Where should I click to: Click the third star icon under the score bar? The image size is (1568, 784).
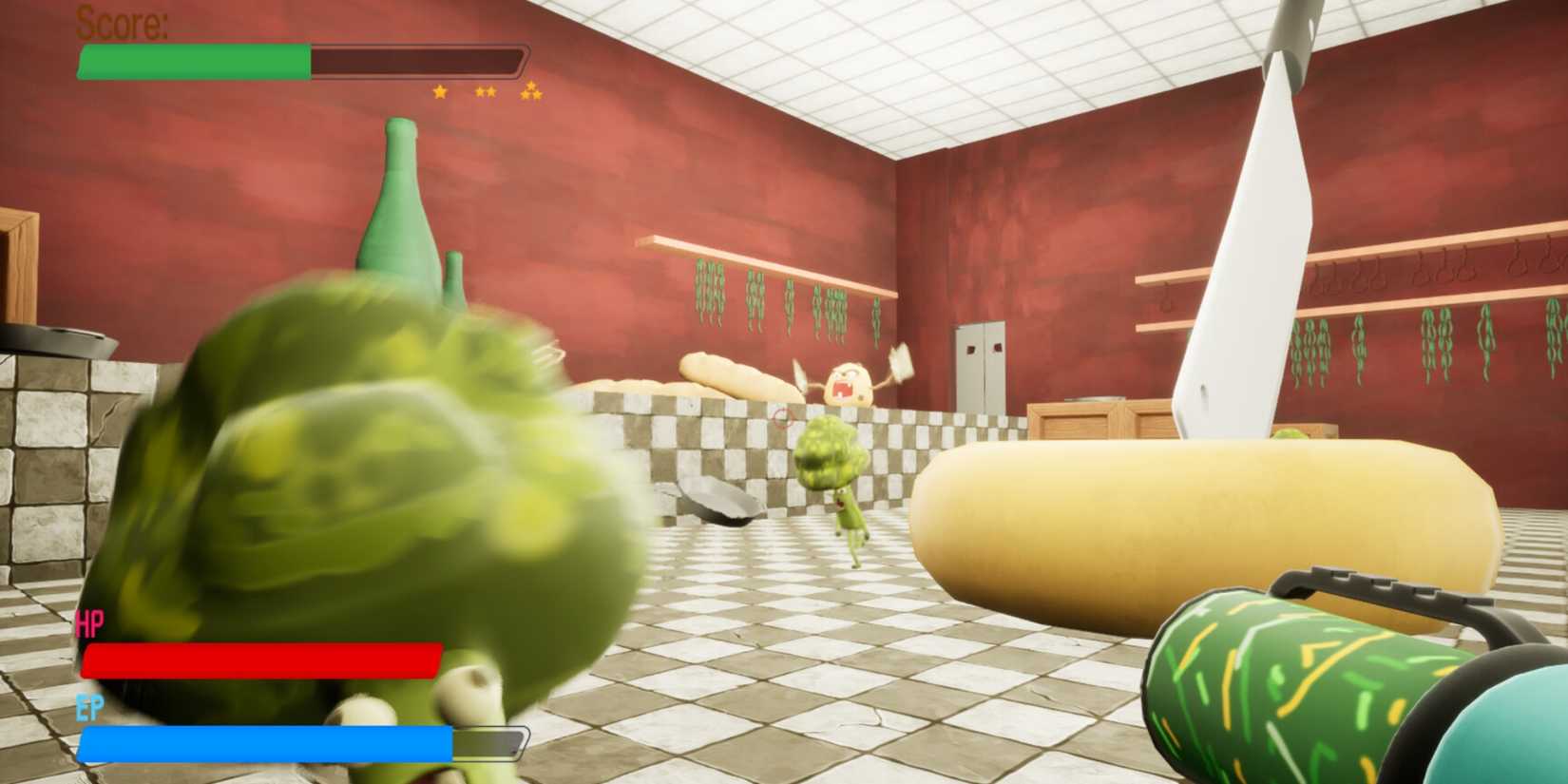[x=530, y=91]
